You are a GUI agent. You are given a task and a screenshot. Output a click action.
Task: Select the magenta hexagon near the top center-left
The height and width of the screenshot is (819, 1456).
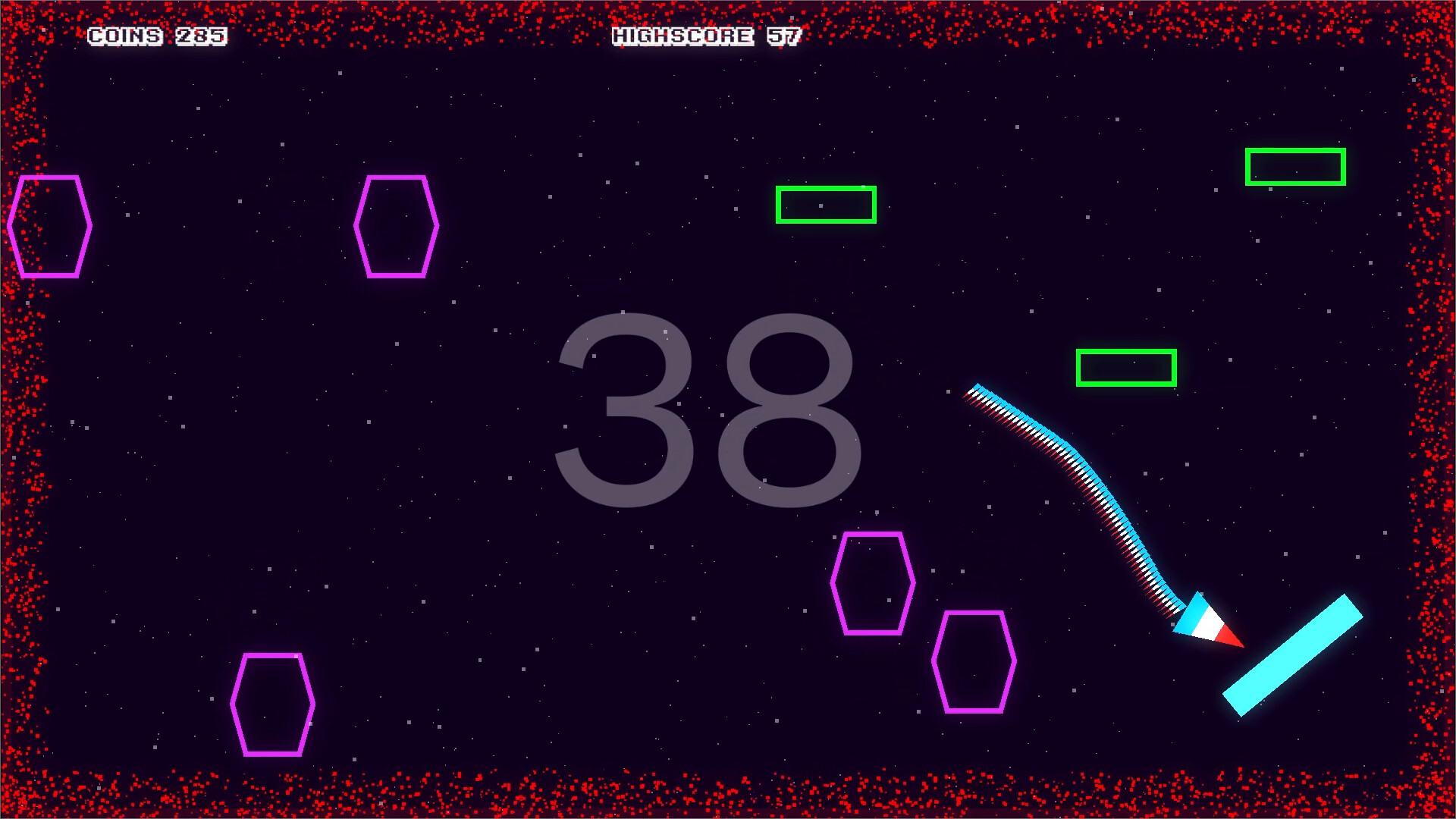click(396, 227)
